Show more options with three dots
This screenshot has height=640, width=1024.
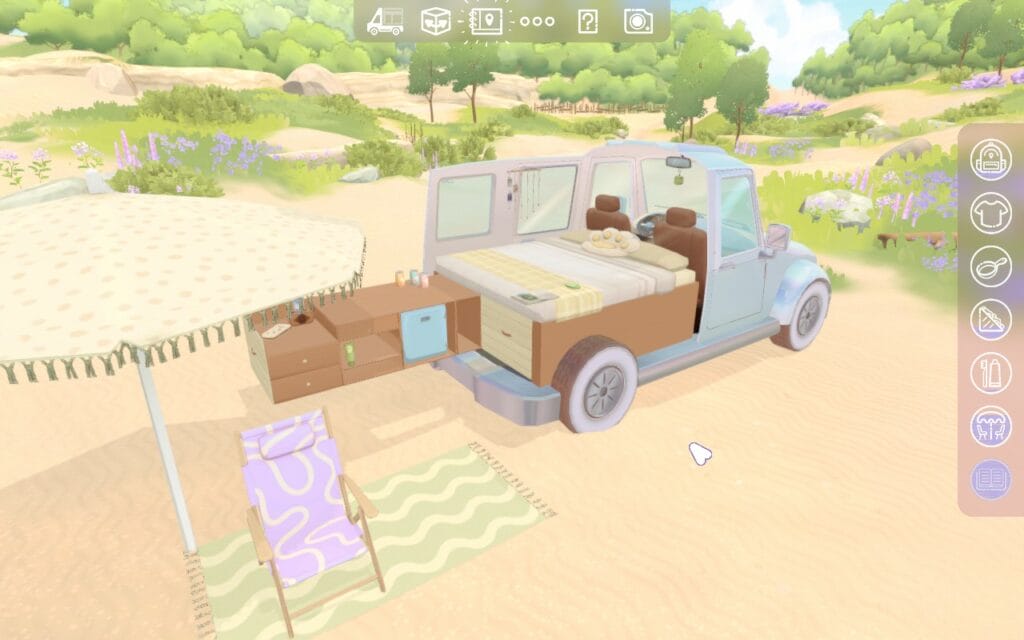tap(537, 21)
